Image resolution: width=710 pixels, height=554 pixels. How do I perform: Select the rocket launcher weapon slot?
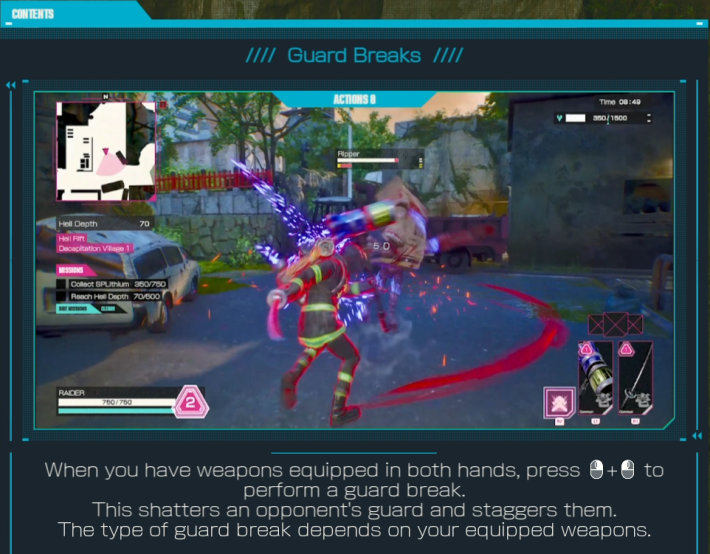coord(594,379)
